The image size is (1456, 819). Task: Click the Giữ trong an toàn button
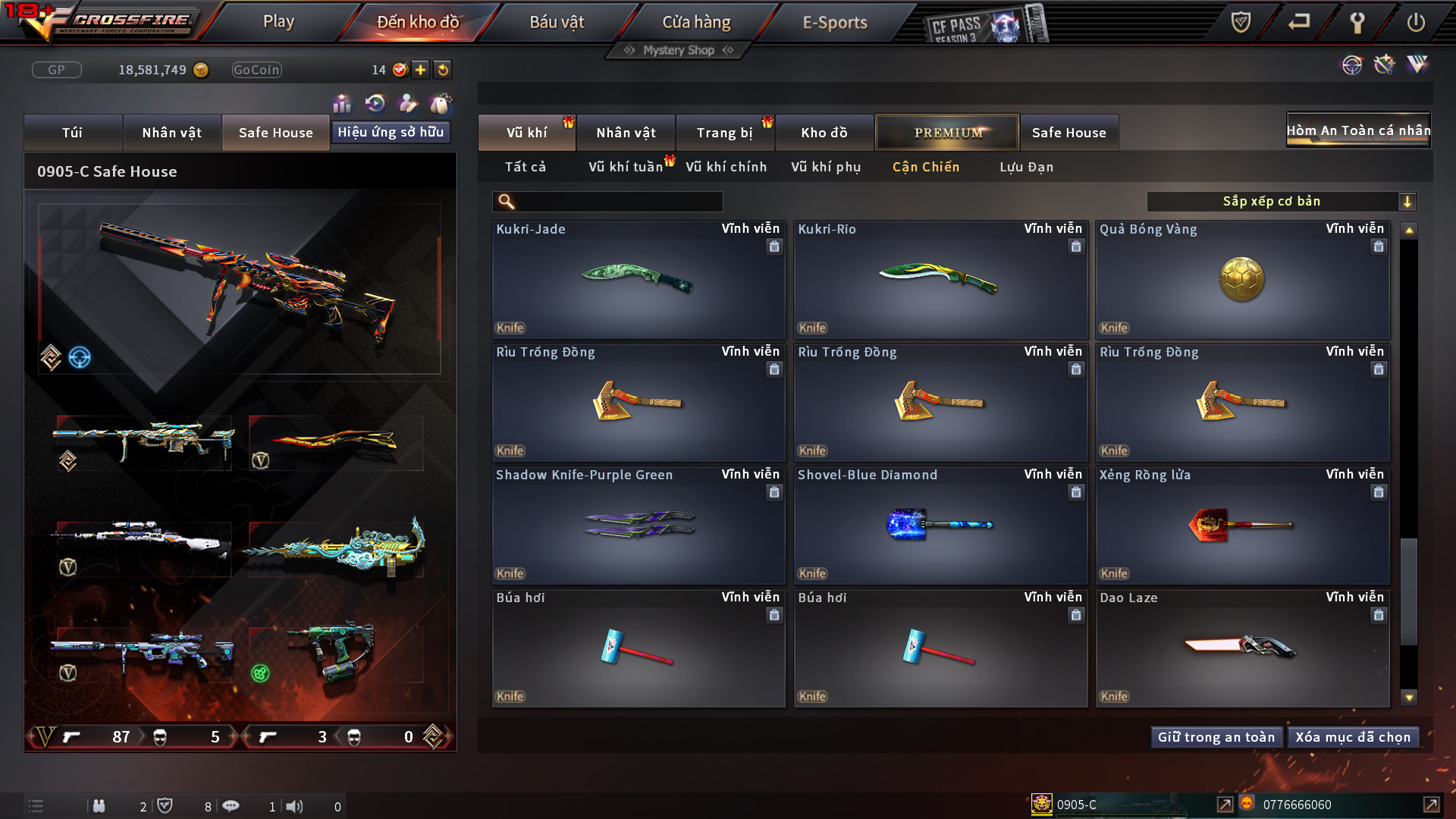1216,737
